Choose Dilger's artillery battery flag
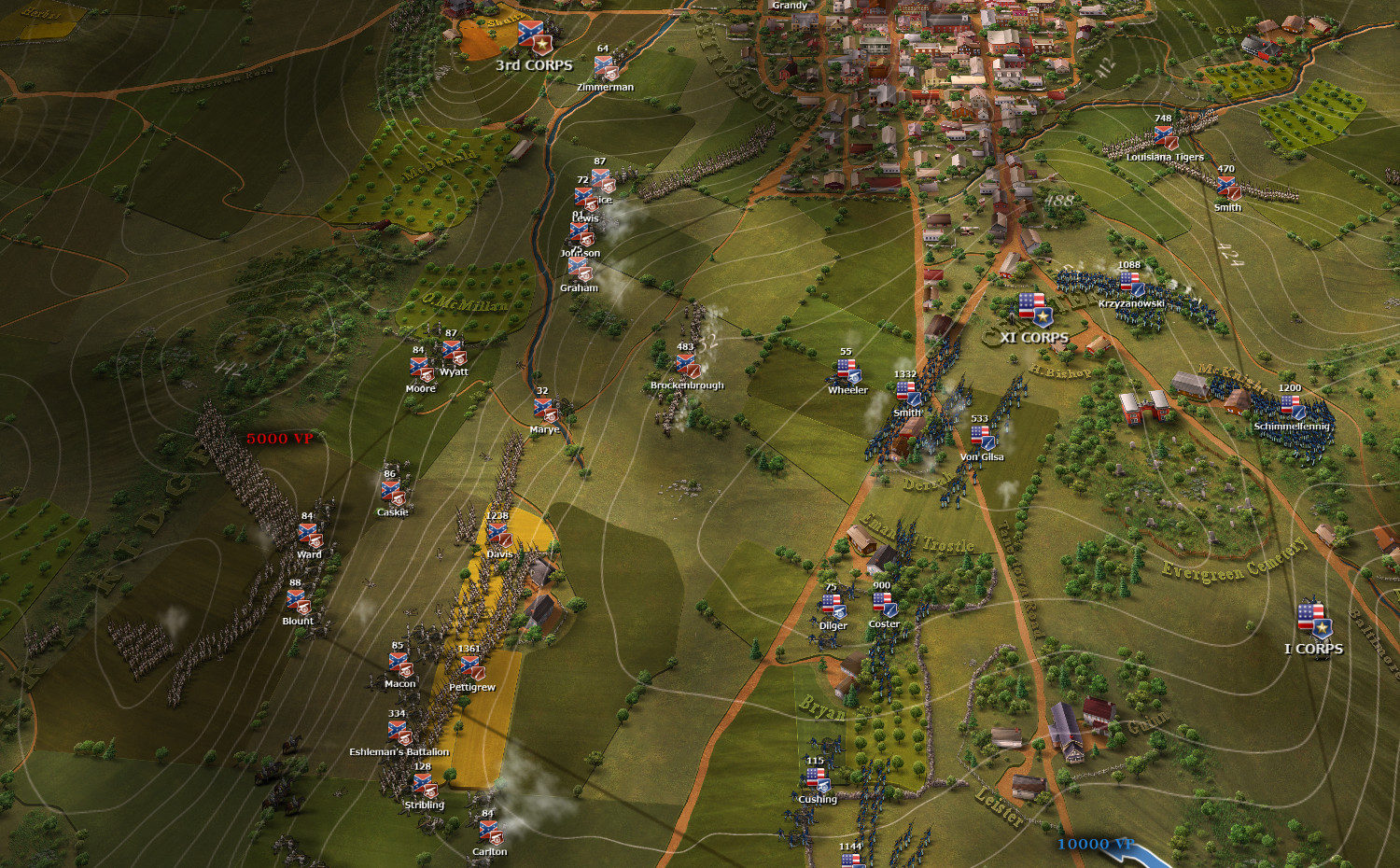This screenshot has width=1400, height=868. click(833, 607)
